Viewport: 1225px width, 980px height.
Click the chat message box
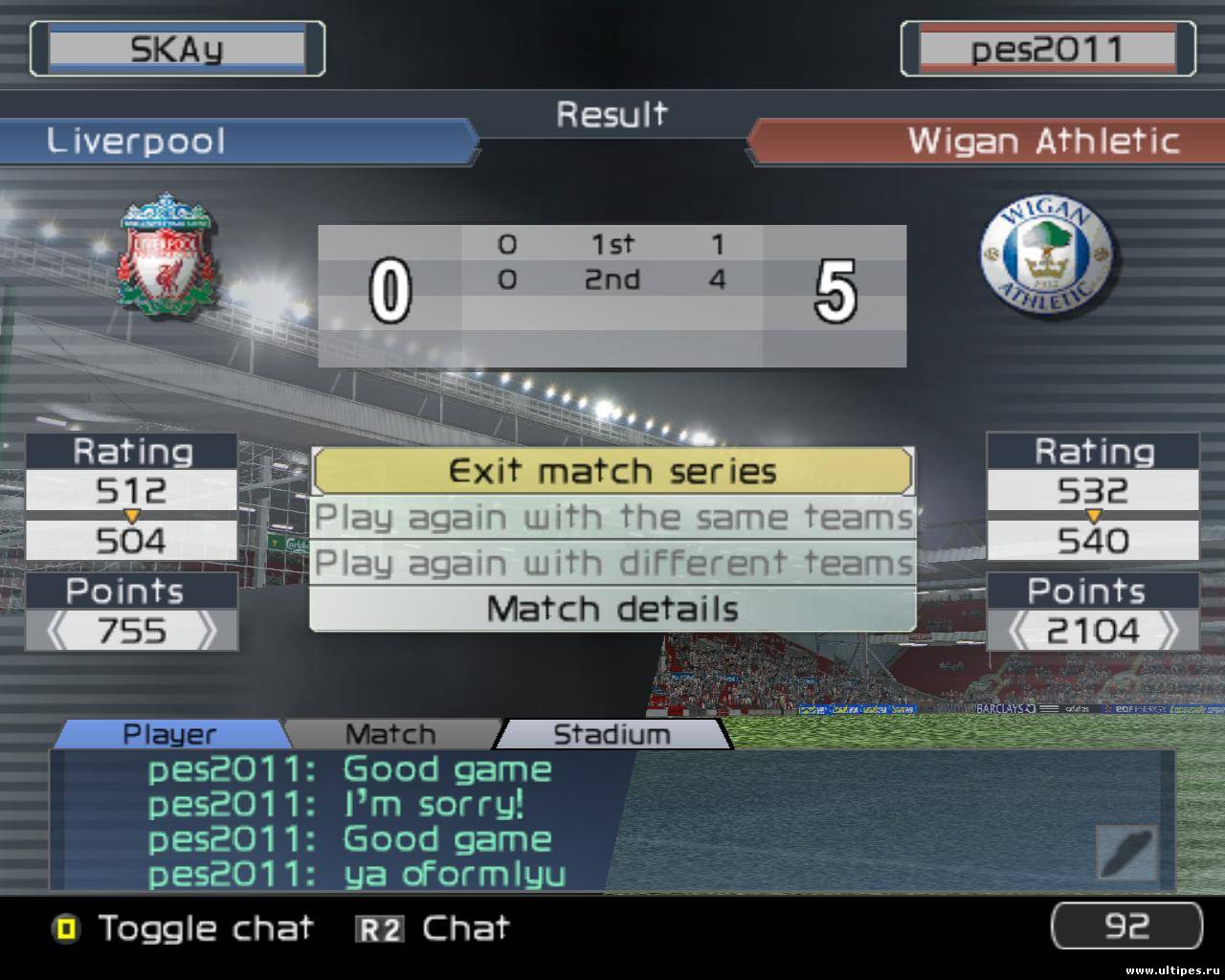pos(612,821)
